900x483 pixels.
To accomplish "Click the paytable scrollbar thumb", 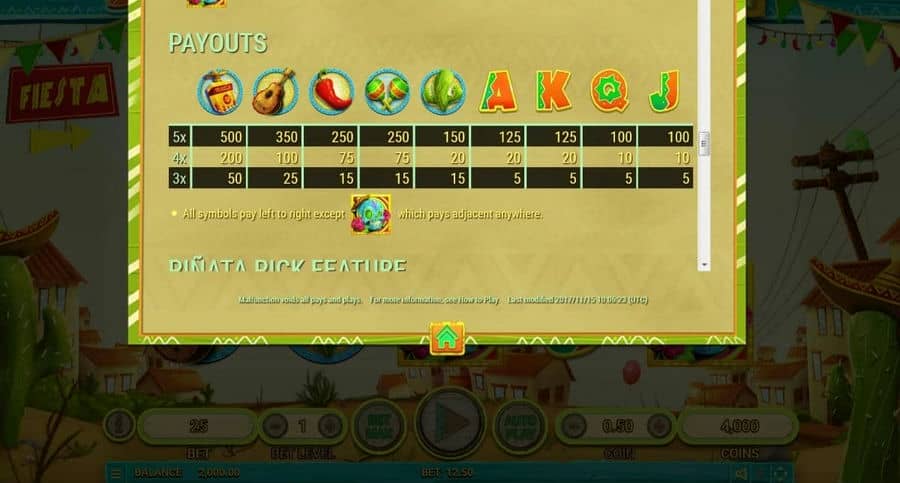I will 704,141.
